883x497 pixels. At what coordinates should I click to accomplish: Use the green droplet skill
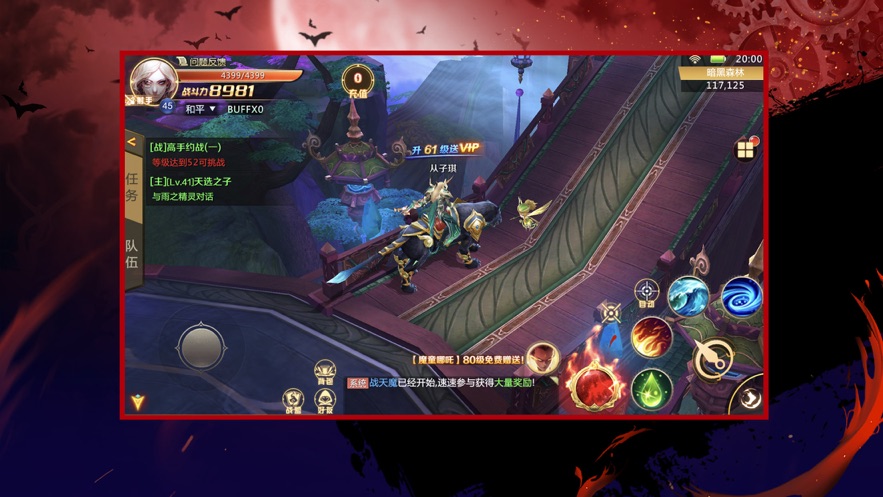(651, 388)
